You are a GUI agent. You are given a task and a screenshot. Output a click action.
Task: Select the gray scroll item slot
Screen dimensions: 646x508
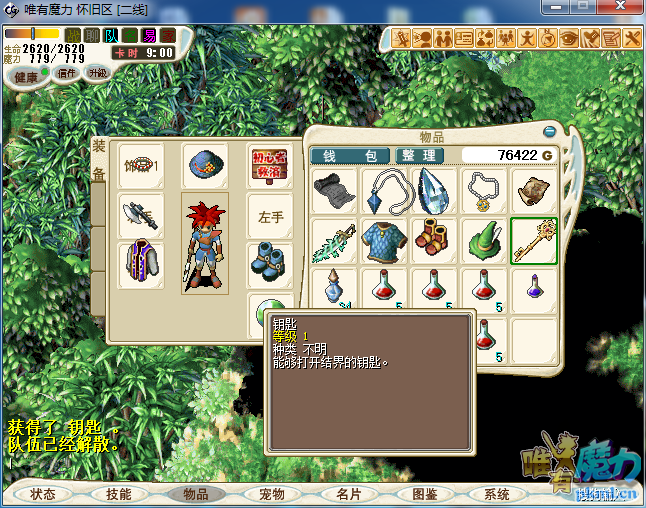[333, 190]
